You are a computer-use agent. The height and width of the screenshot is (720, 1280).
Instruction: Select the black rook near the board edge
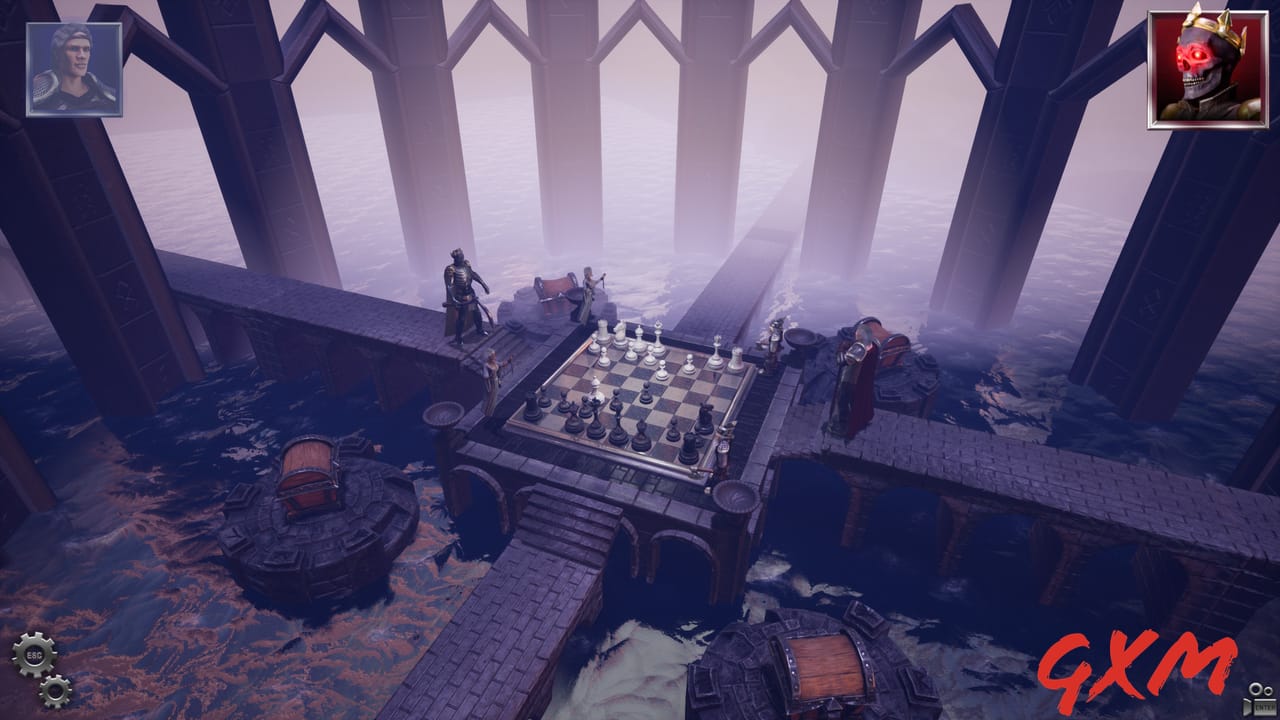click(689, 446)
